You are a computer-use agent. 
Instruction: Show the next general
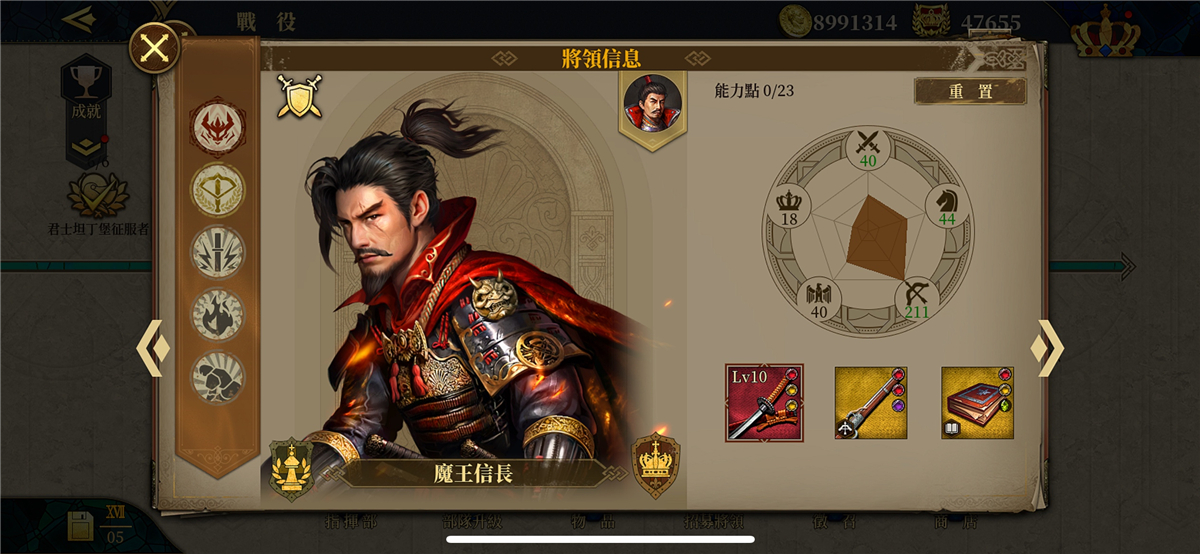(x=1047, y=348)
